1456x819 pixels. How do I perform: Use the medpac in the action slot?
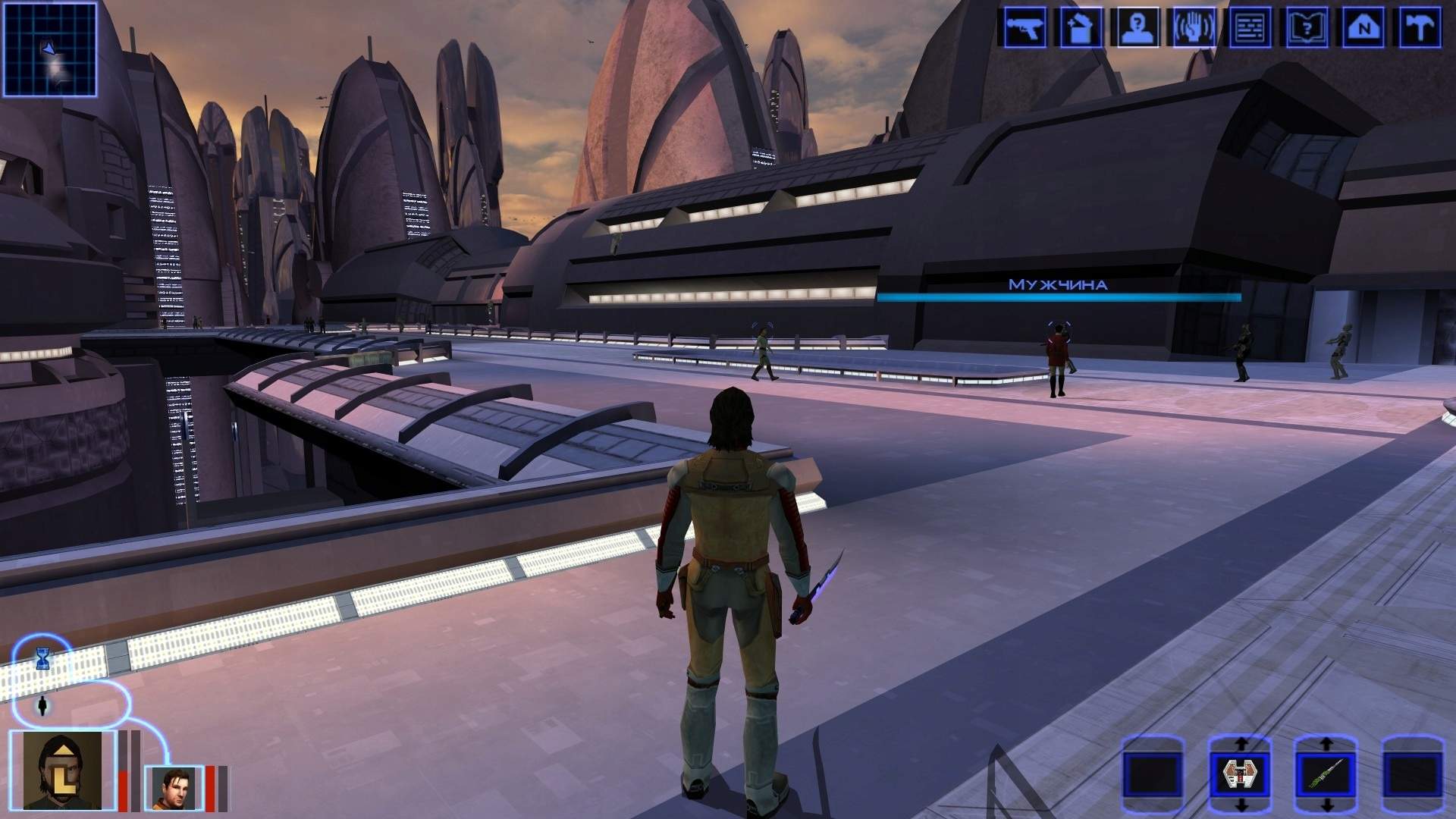[x=1239, y=775]
